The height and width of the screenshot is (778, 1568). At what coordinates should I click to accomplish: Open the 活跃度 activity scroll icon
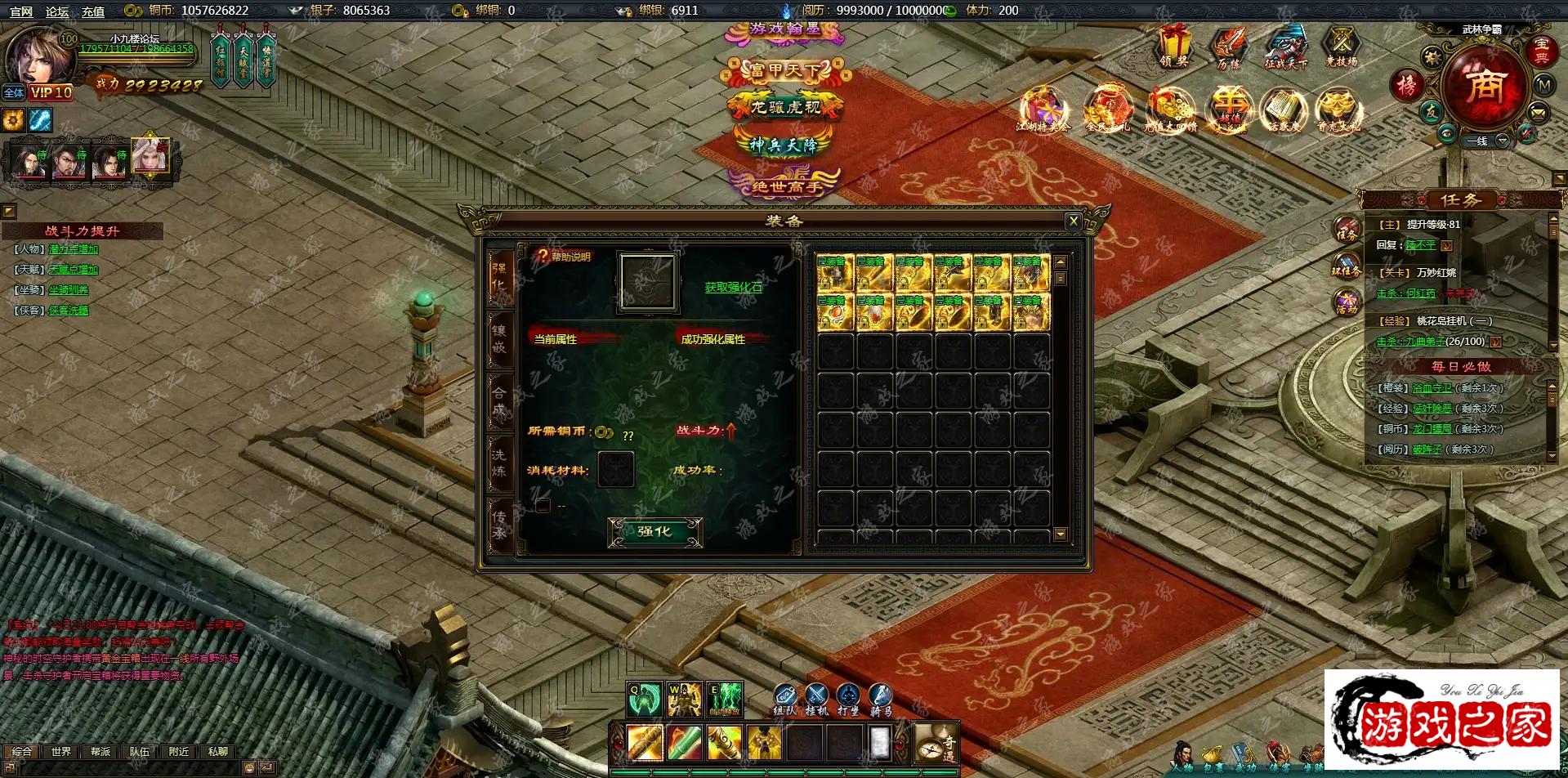[x=1284, y=110]
